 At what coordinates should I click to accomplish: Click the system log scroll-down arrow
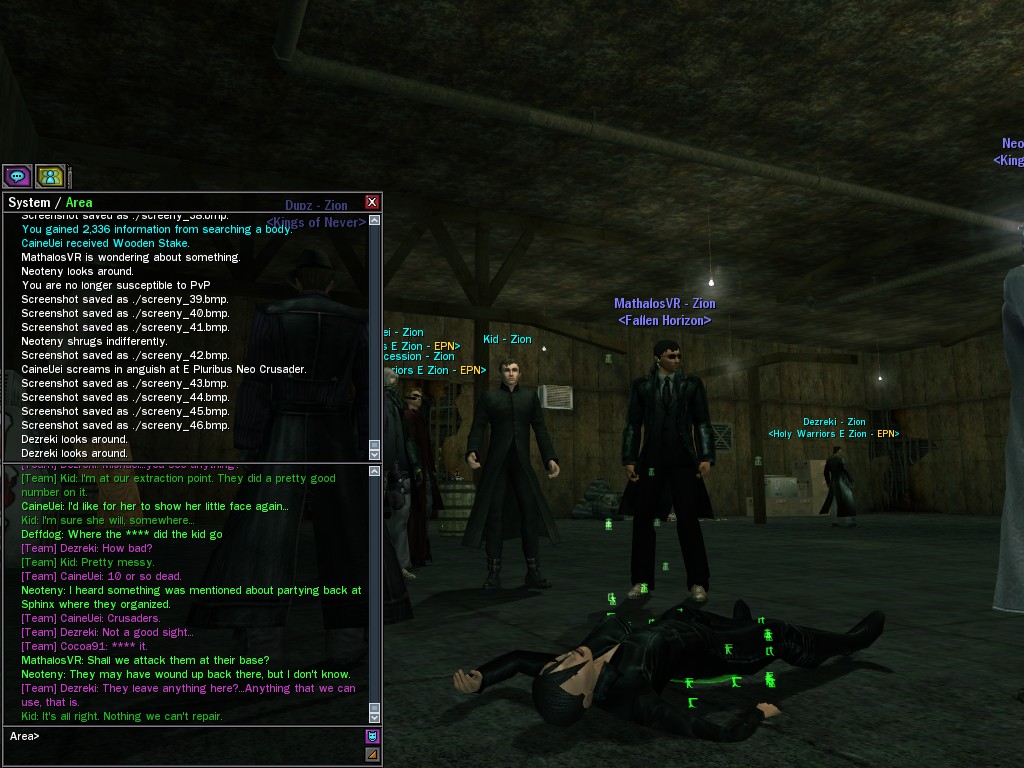(x=375, y=455)
